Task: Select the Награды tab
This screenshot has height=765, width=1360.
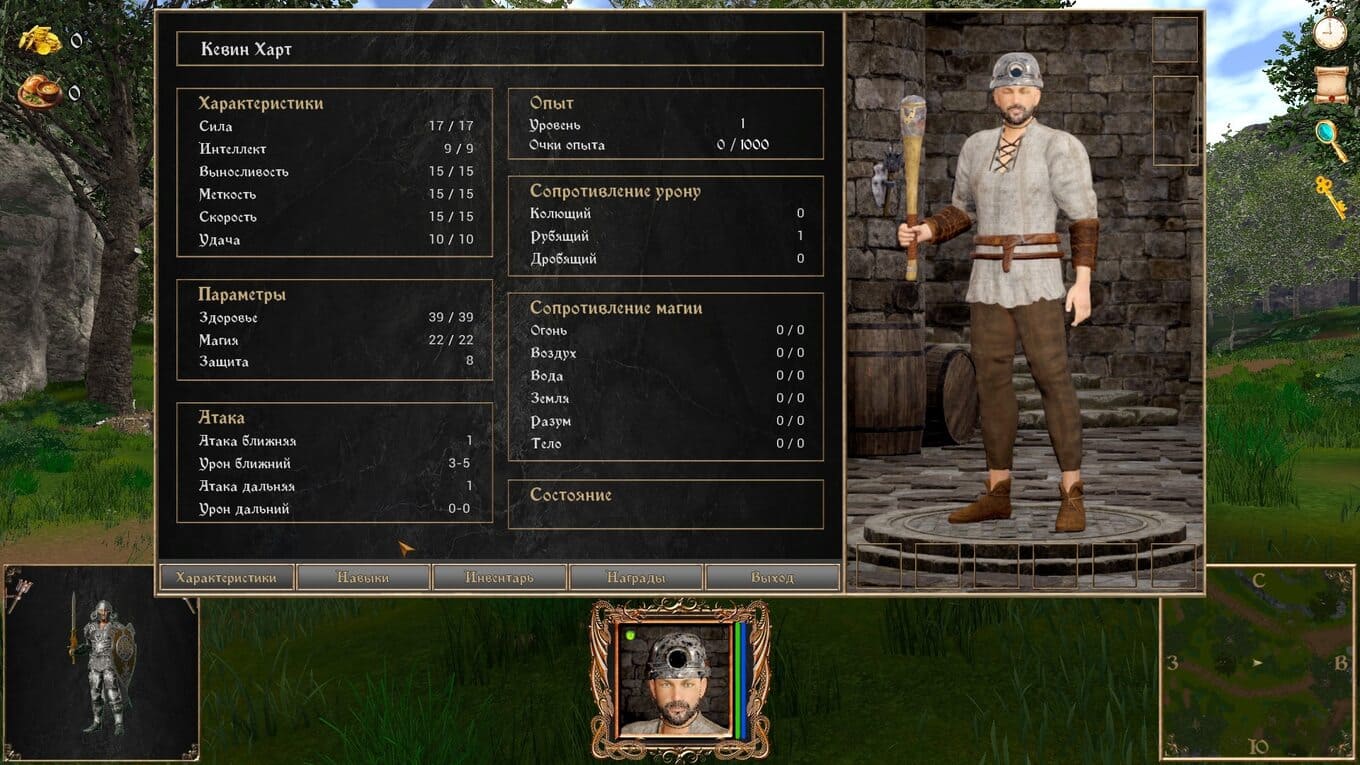Action: tap(636, 578)
